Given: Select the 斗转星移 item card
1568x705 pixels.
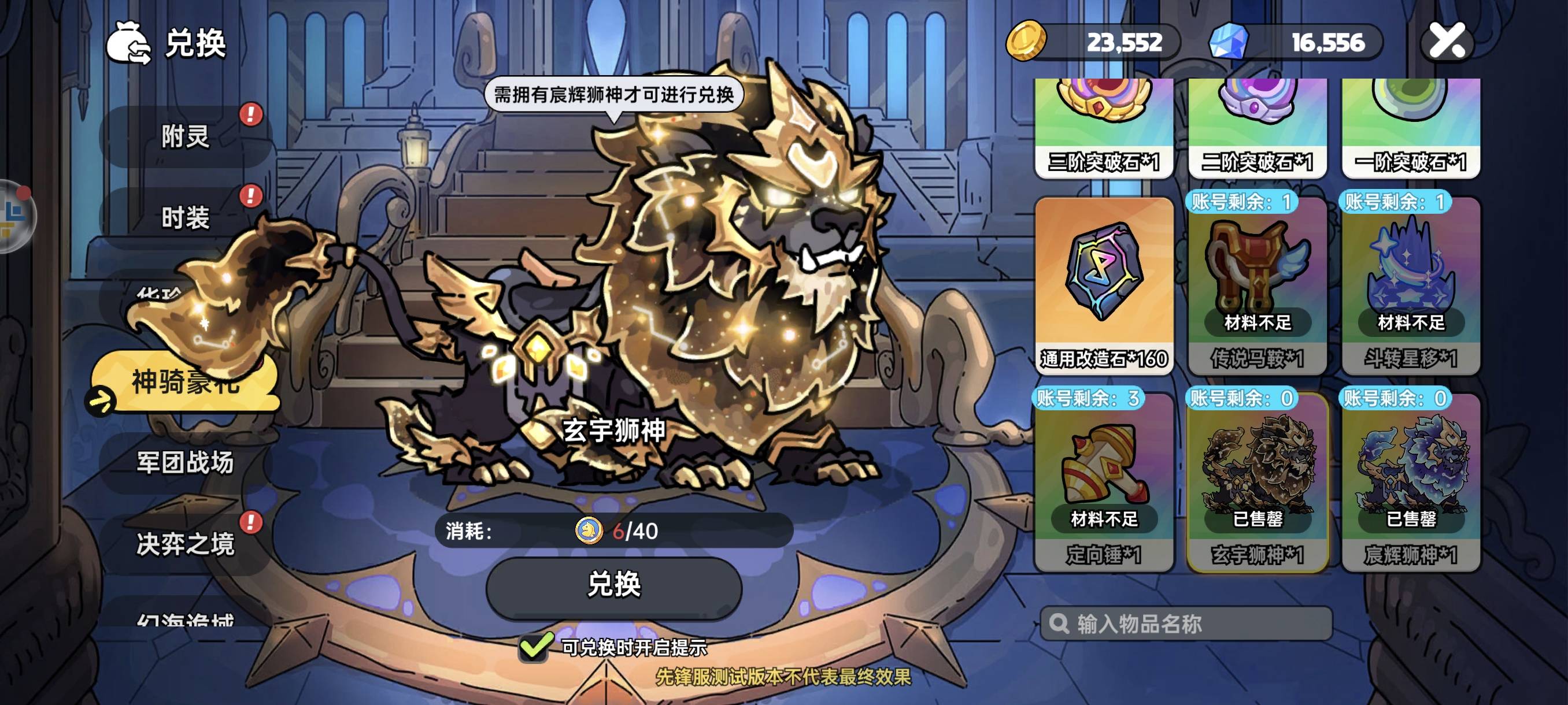Looking at the screenshot, I should coord(1410,285).
